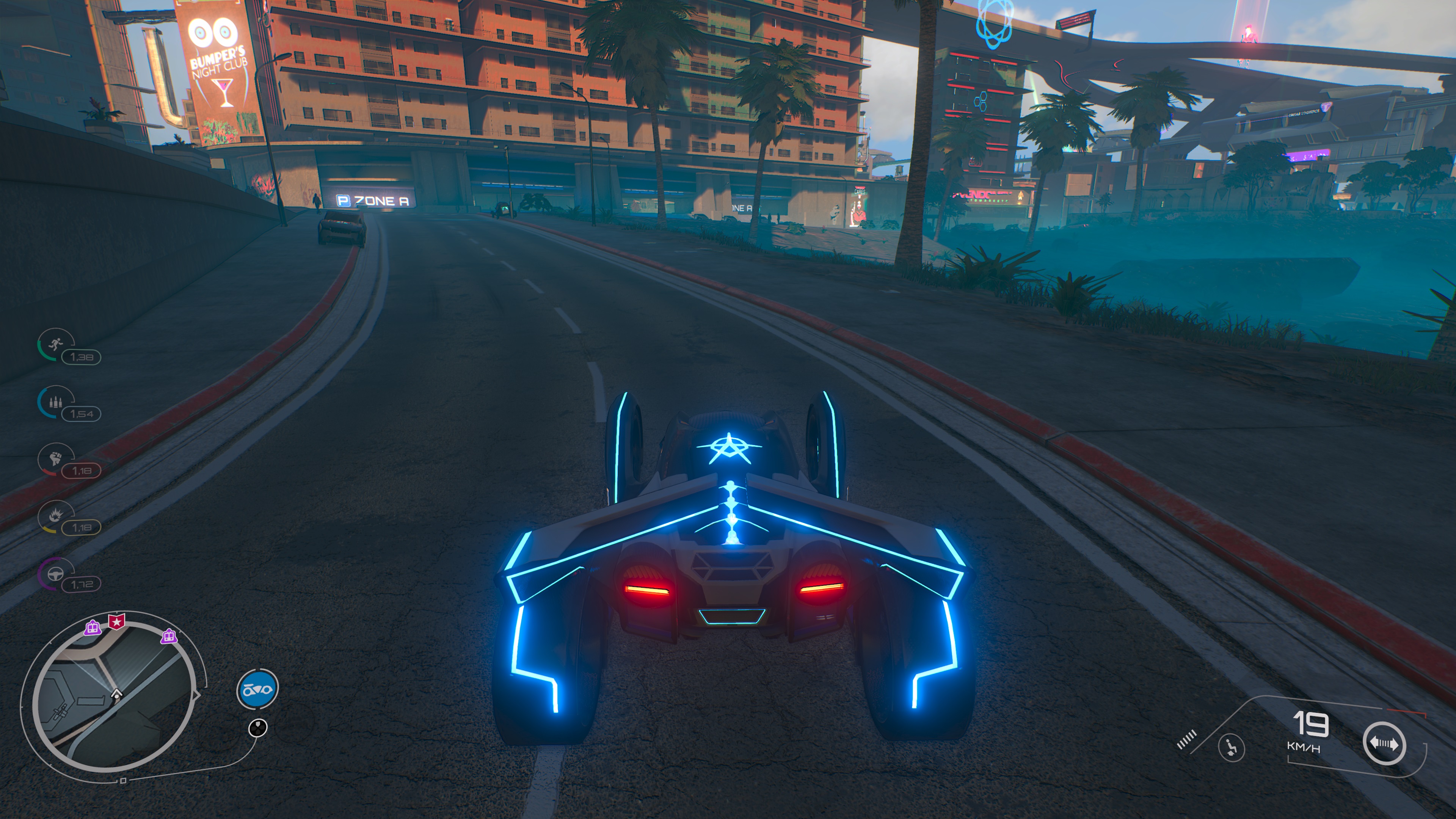Image resolution: width=1456 pixels, height=819 pixels.
Task: Click the steering wheel driving icon
Action: 55,573
